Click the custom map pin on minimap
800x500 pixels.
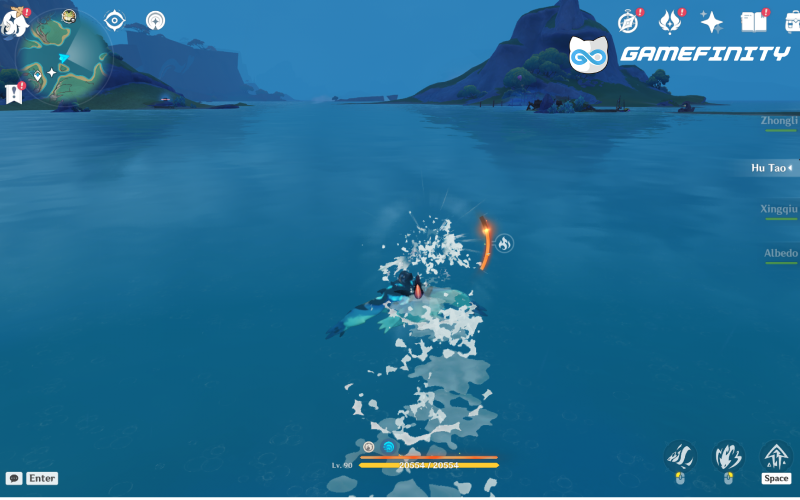pos(37,75)
